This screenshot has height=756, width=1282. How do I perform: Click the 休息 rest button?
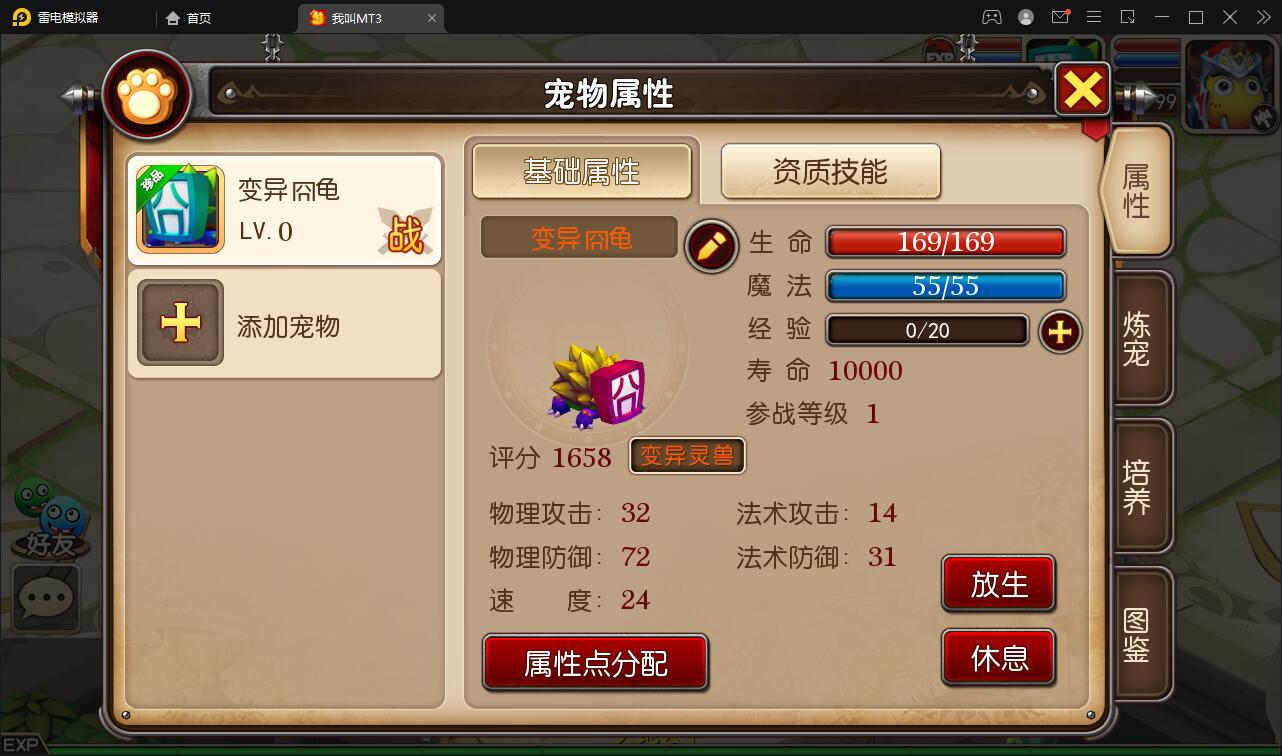click(997, 656)
